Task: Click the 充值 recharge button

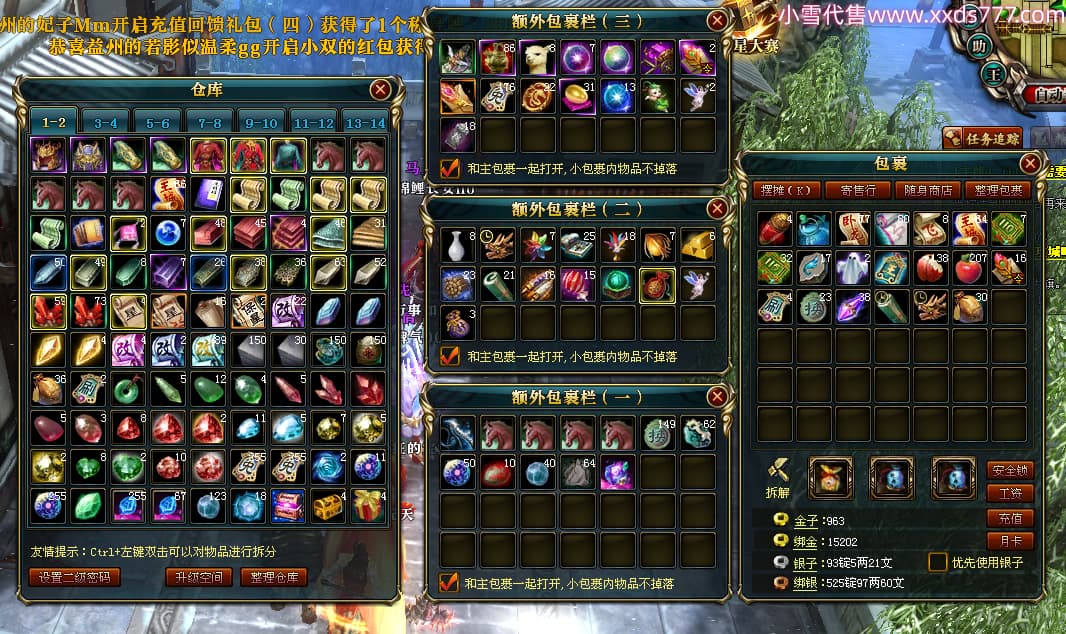Action: (1010, 517)
